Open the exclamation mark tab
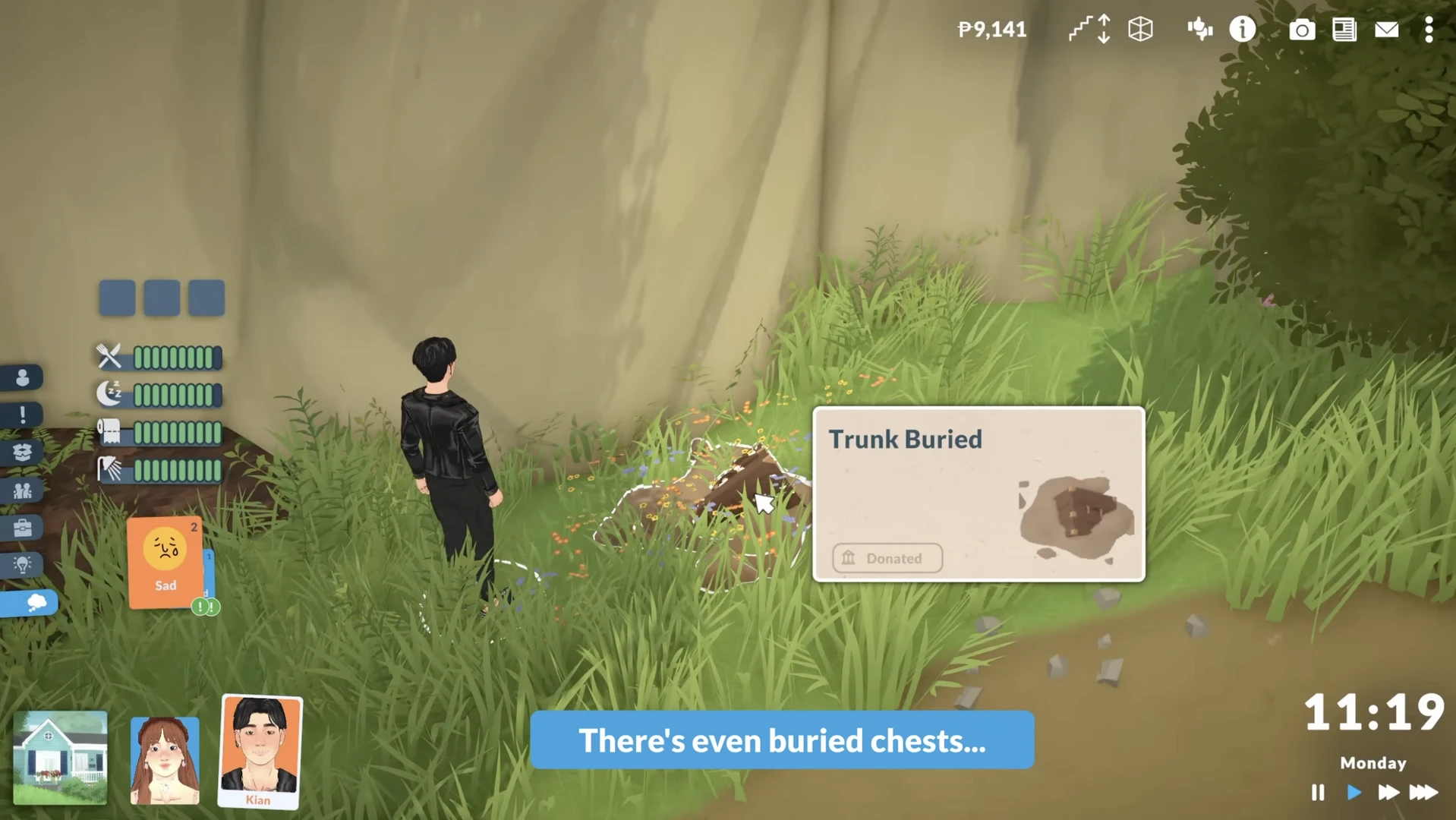Screen dimensions: 1456x820 pyautogui.click(x=22, y=415)
